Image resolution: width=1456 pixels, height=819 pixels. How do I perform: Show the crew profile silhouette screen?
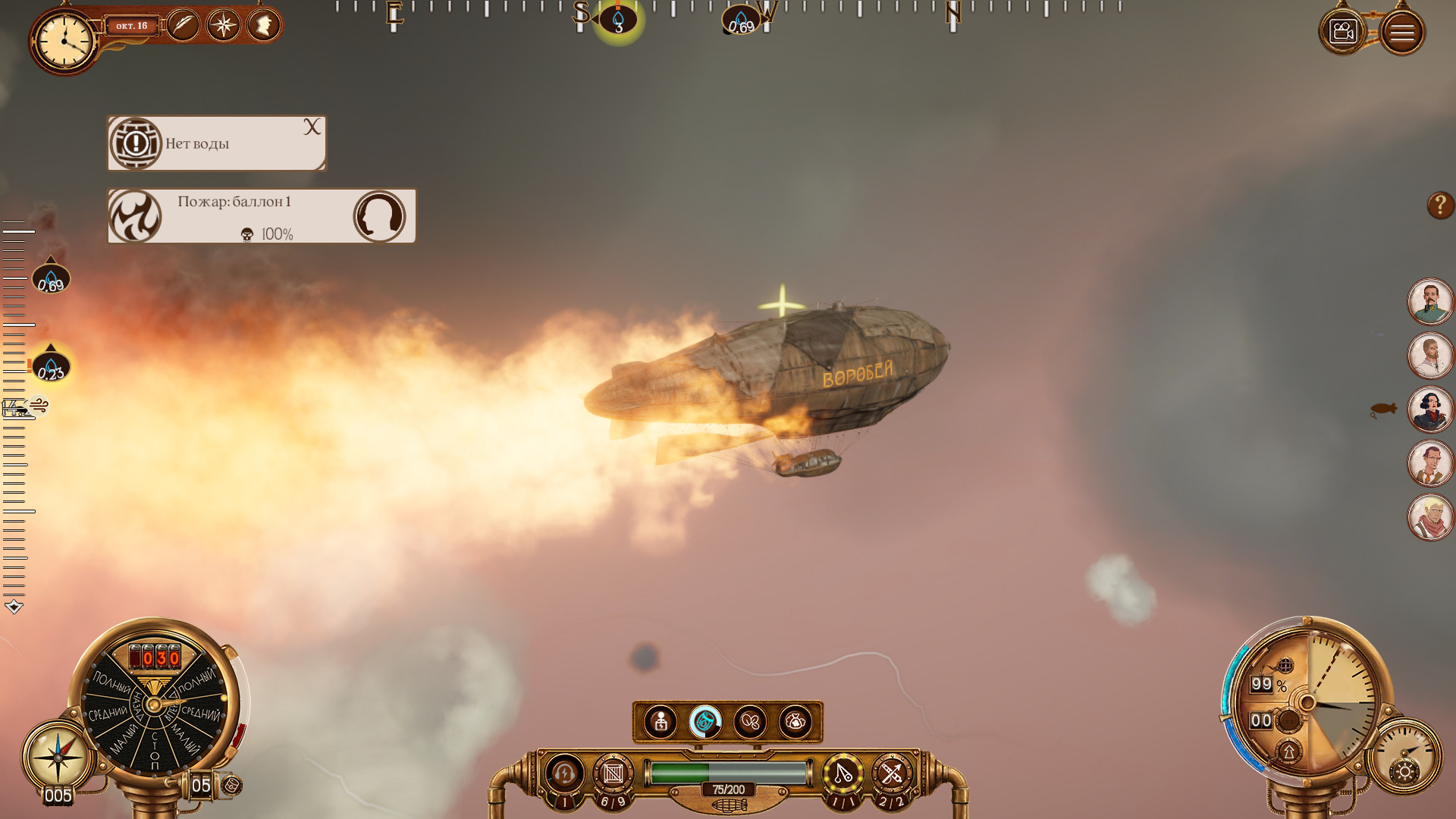(x=263, y=25)
